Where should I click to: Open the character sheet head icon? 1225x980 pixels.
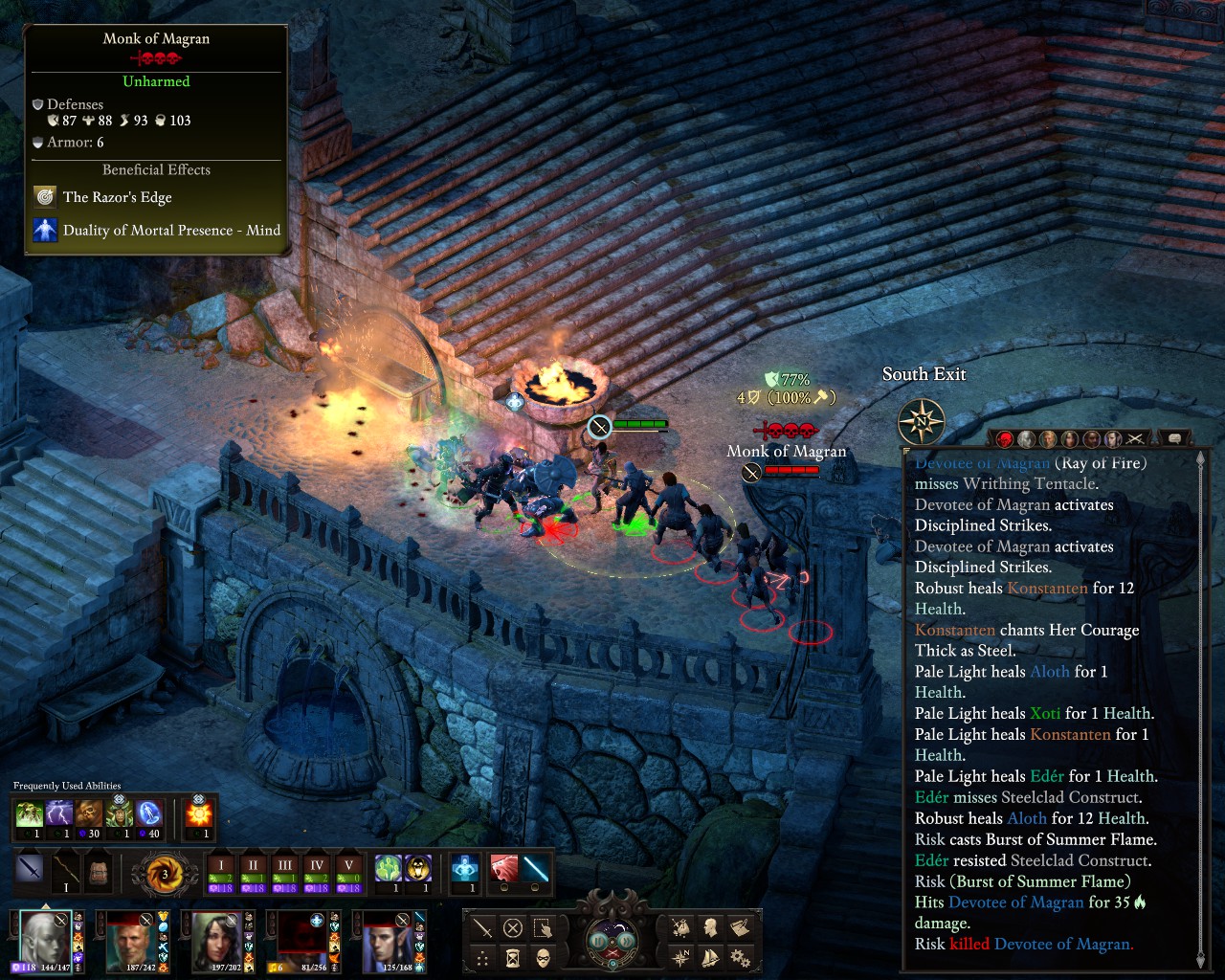point(711,927)
